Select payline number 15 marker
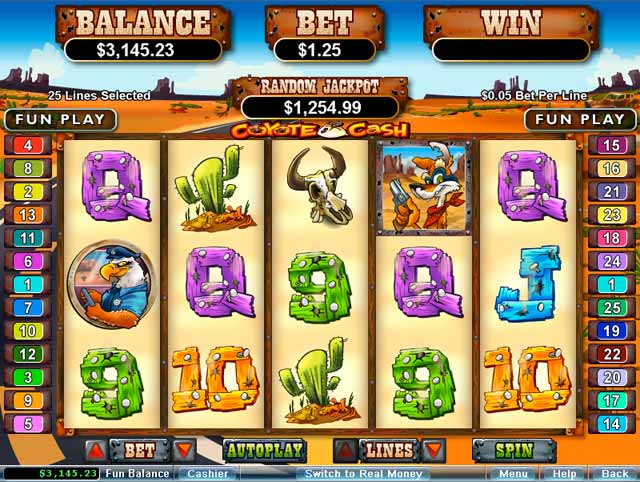640x482 pixels. click(x=611, y=145)
